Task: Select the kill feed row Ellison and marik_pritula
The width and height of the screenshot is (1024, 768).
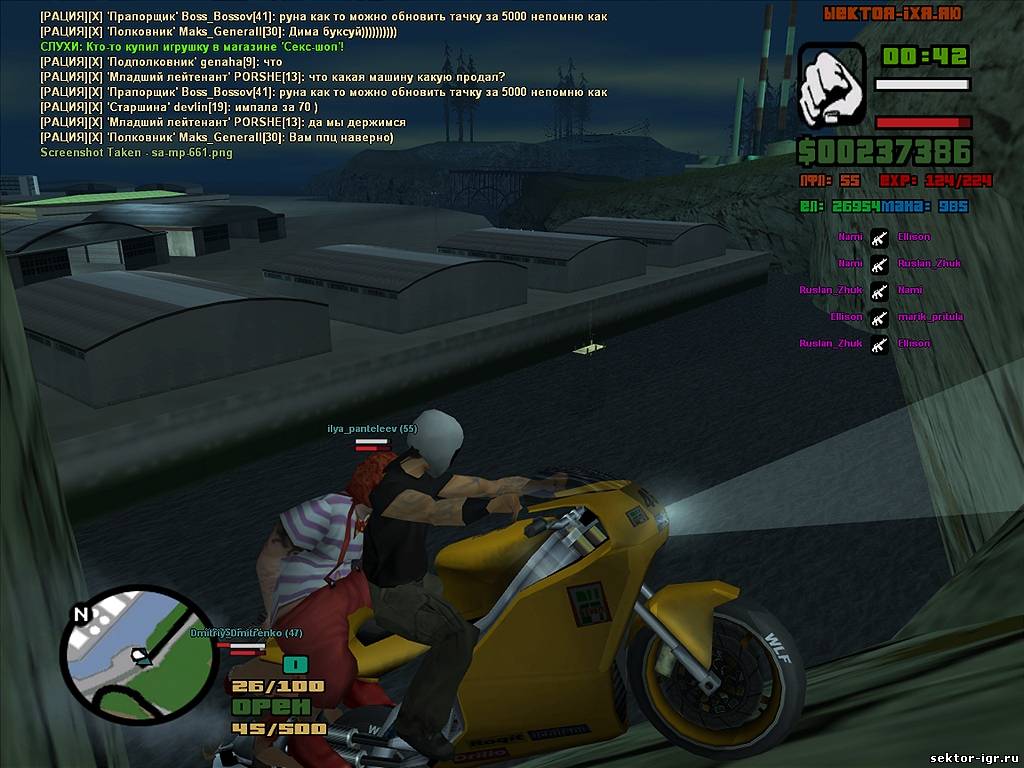Action: coord(880,317)
